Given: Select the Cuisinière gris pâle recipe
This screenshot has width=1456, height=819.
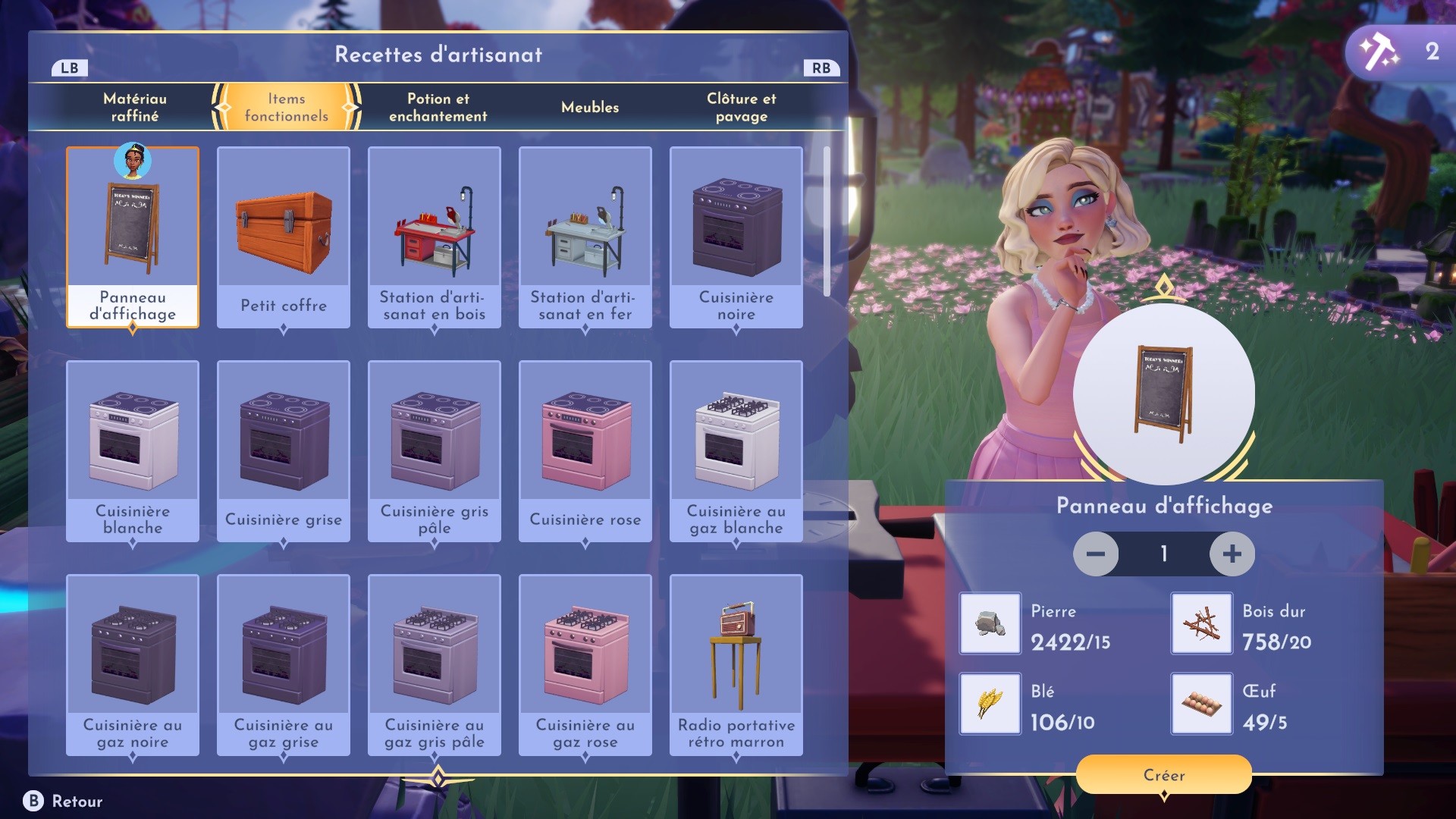Looking at the screenshot, I should coord(435,451).
